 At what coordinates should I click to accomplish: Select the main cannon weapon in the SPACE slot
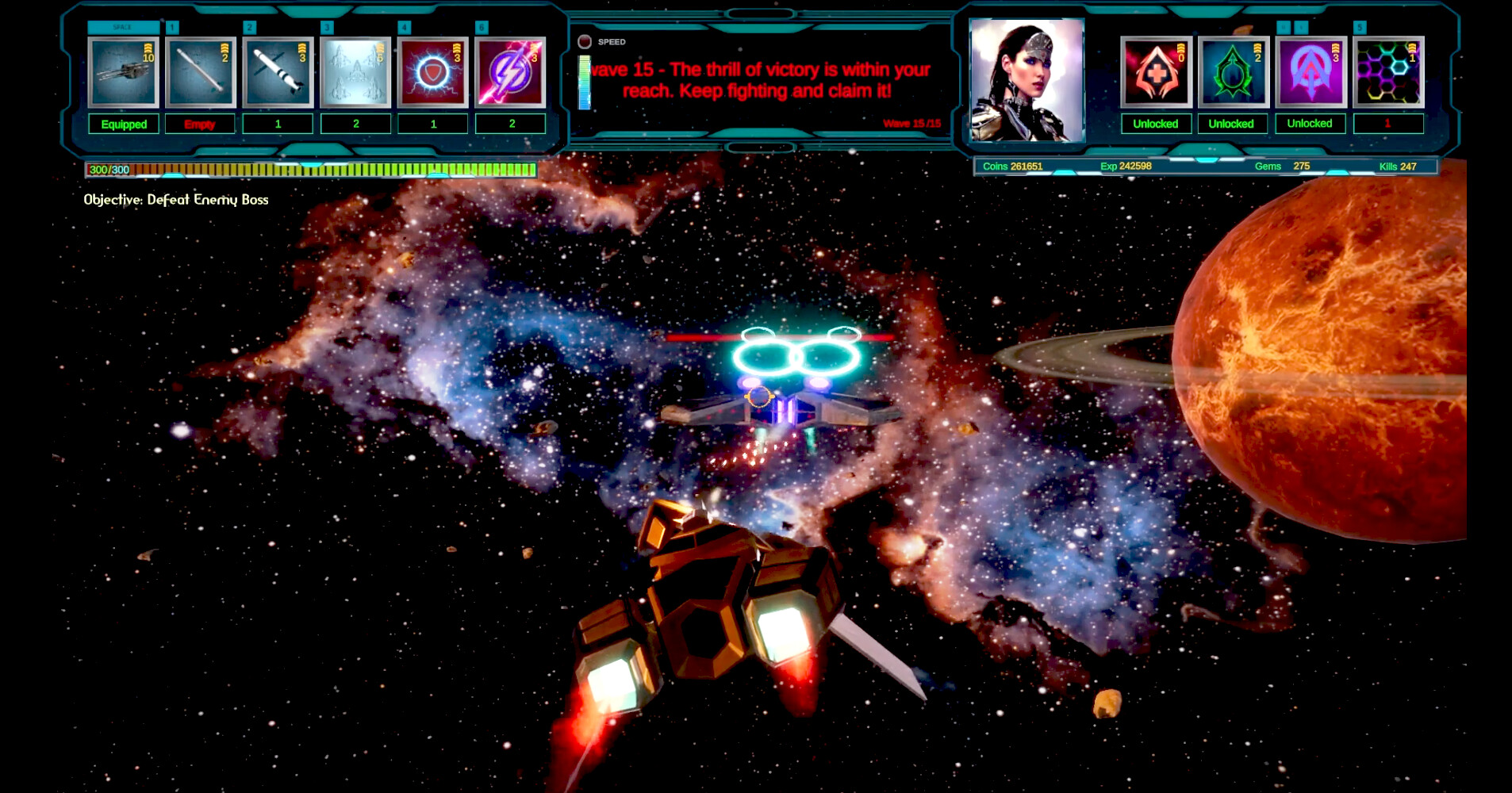pyautogui.click(x=123, y=71)
